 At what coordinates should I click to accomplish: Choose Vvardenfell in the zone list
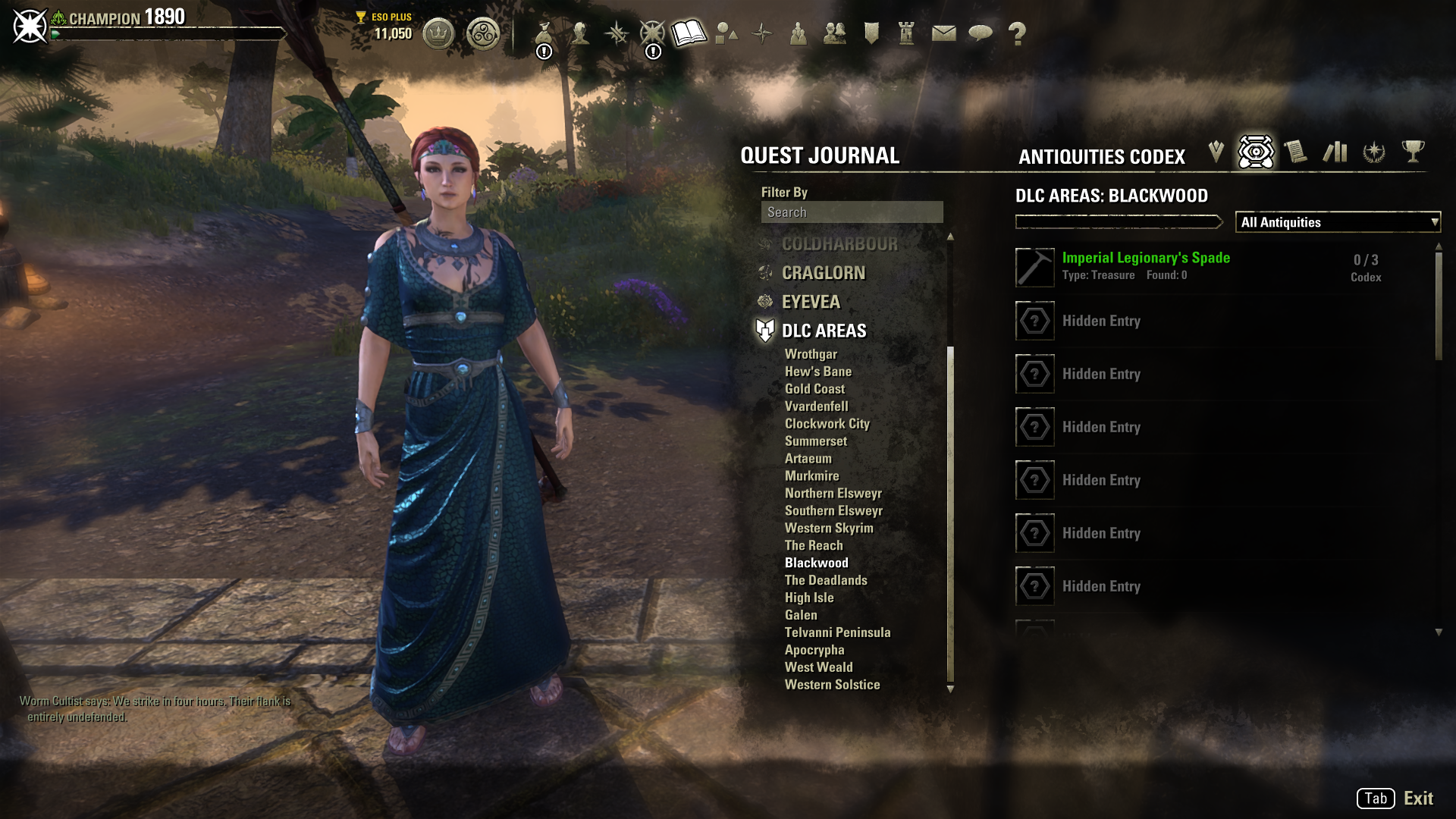816,406
